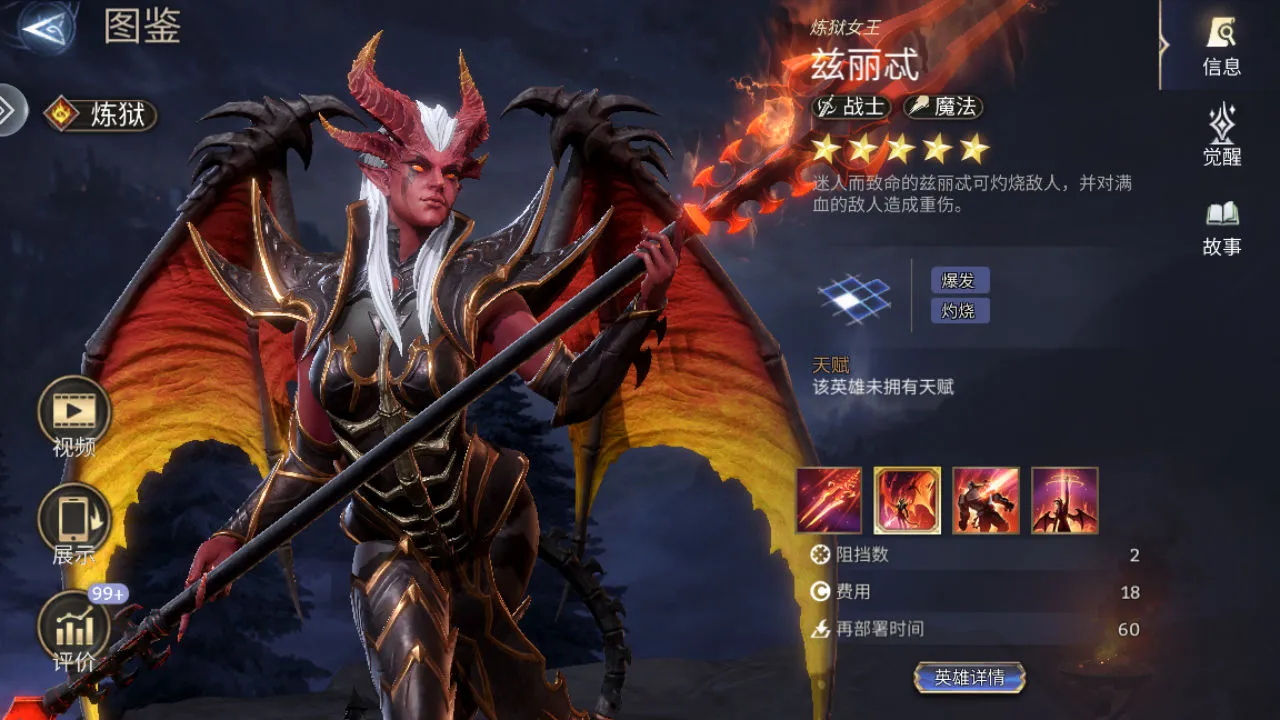The width and height of the screenshot is (1280, 720).
Task: Select the 魔法 magic tag
Action: tap(944, 107)
